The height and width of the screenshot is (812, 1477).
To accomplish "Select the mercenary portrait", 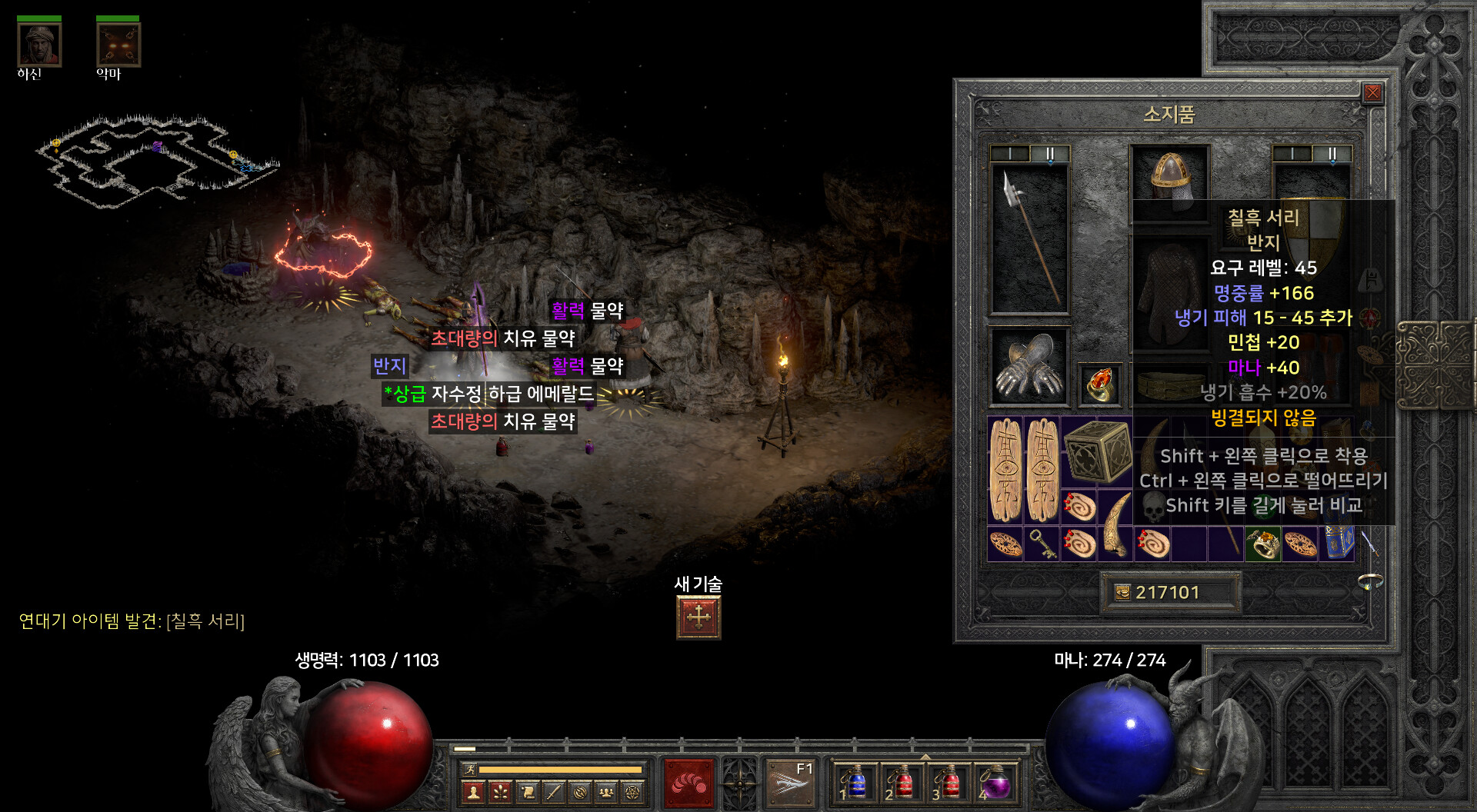I will [x=39, y=45].
